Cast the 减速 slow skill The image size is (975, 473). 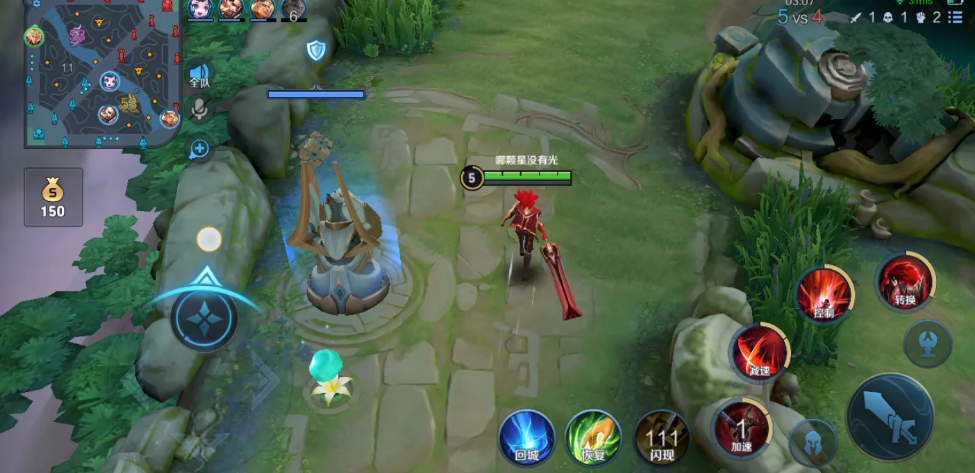[759, 353]
